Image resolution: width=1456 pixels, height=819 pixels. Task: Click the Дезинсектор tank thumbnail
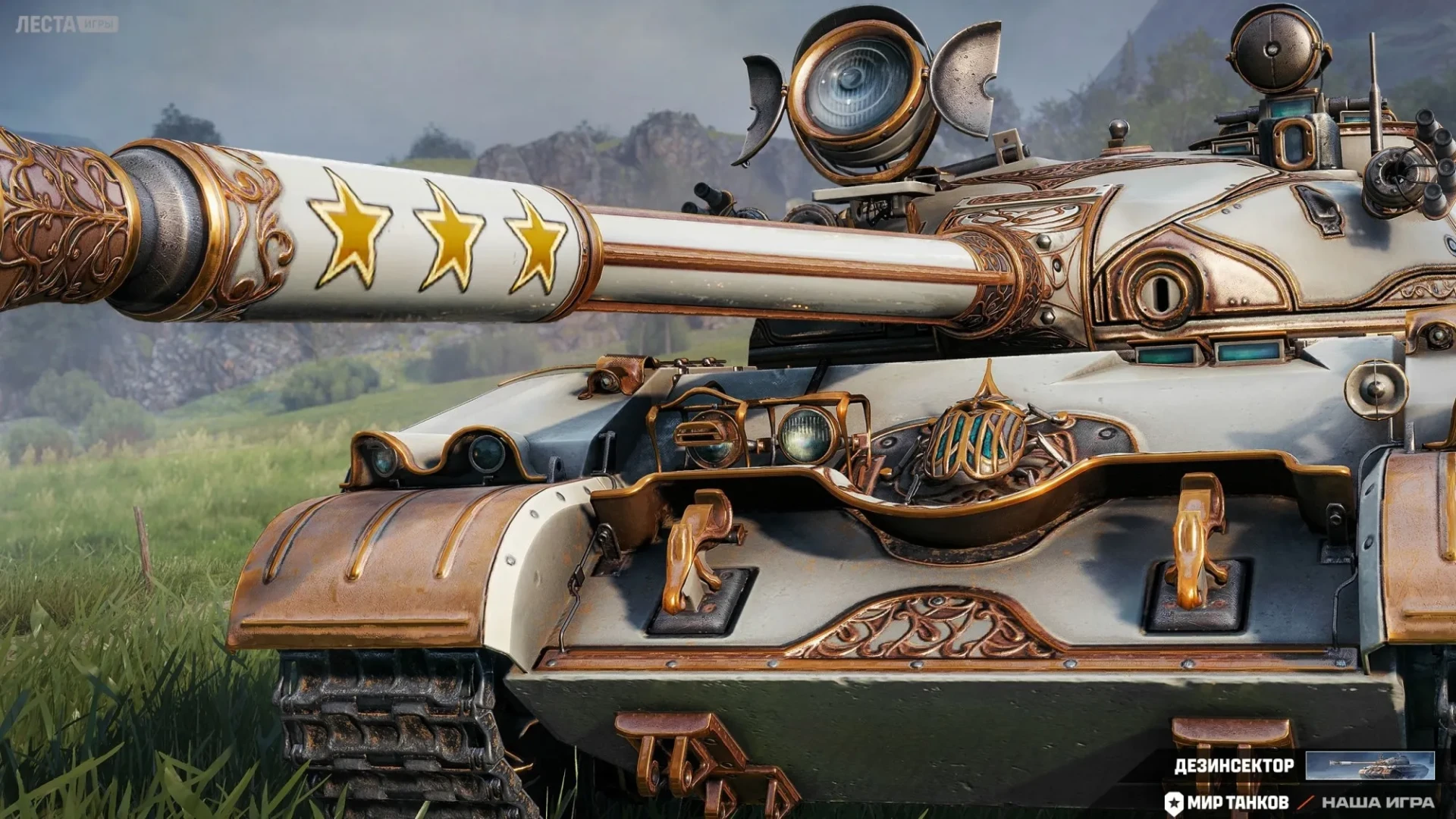[x=1370, y=766]
